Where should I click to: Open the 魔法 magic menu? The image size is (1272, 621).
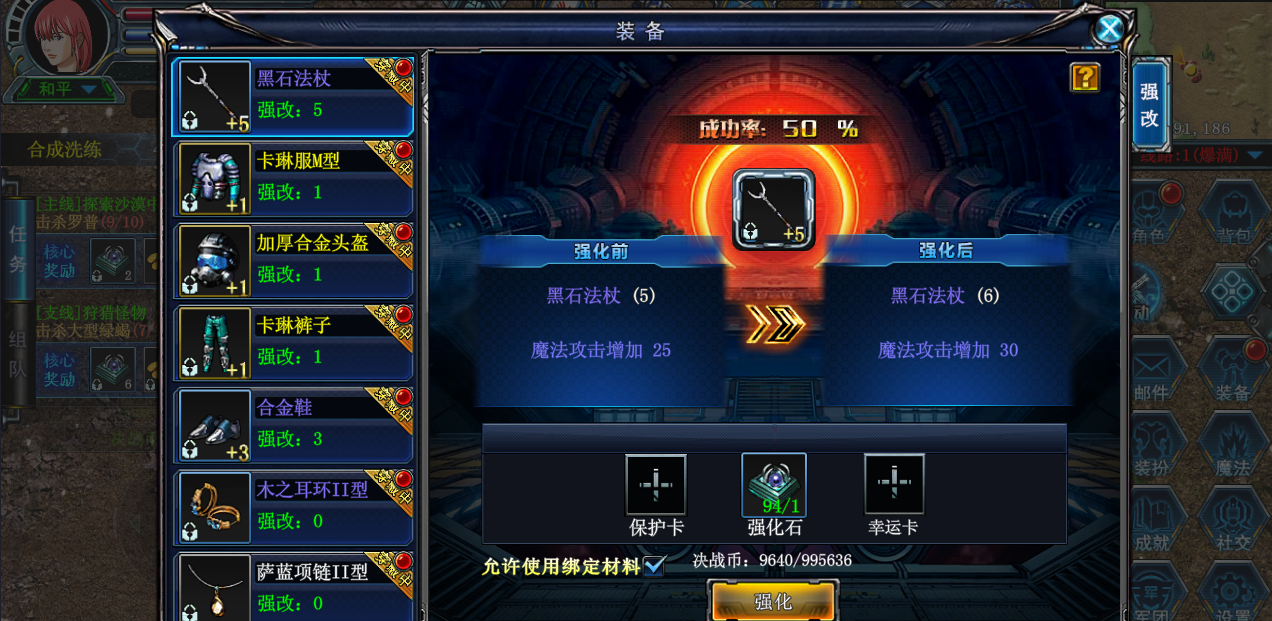coord(1232,449)
